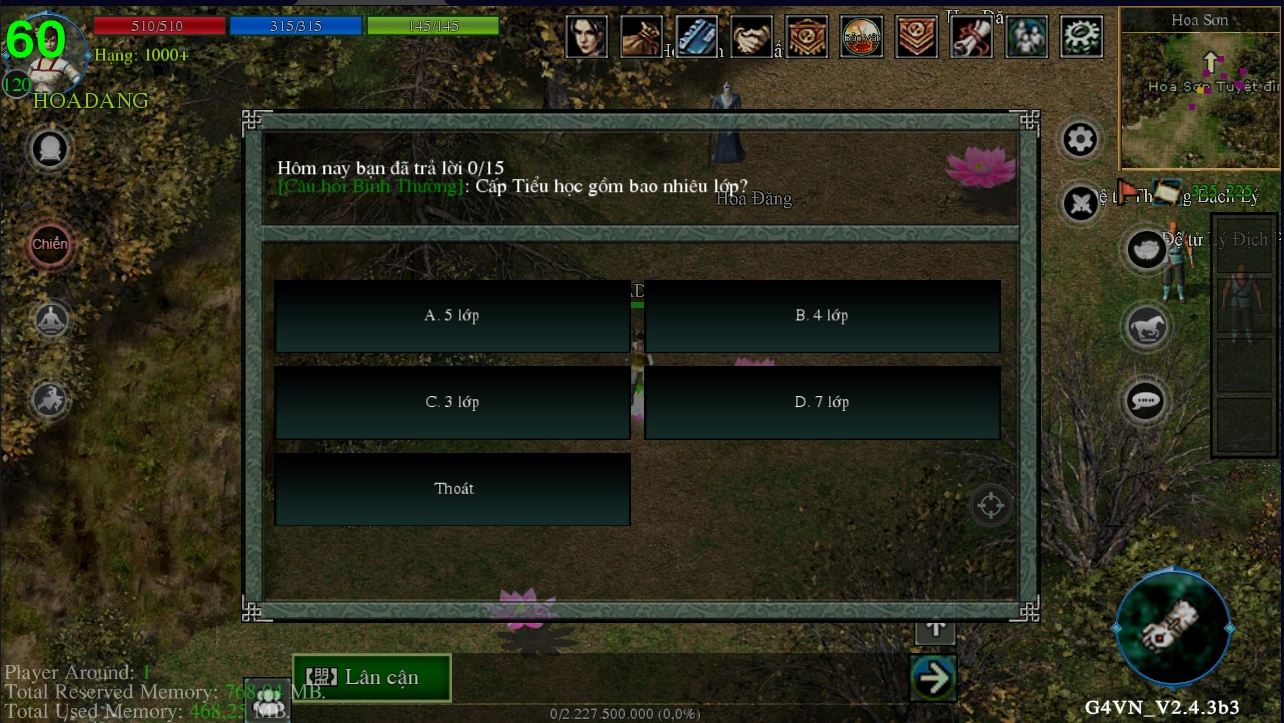Open the rolled scroll icon

pyautogui.click(x=971, y=37)
